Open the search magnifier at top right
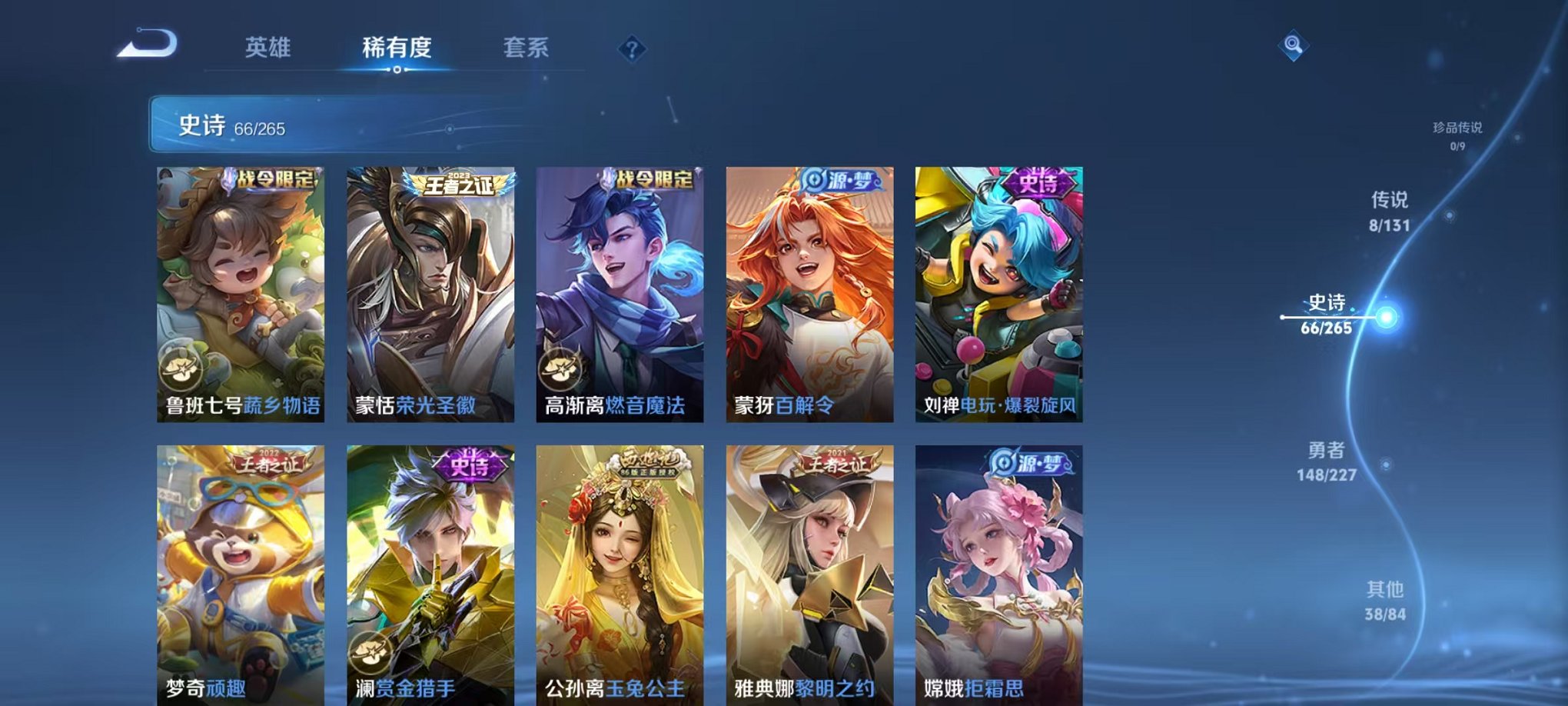Viewport: 1568px width, 706px height. click(1293, 46)
